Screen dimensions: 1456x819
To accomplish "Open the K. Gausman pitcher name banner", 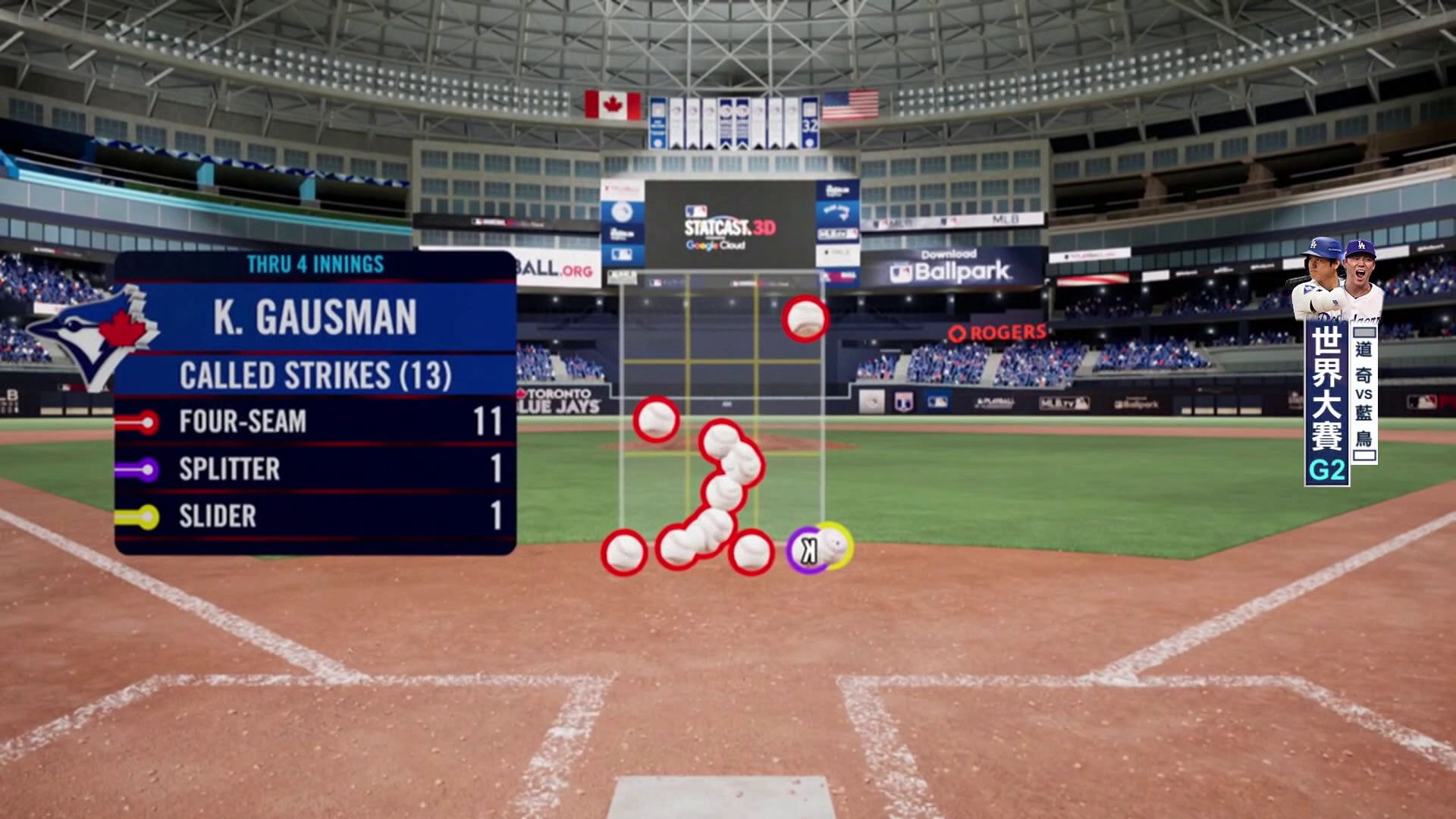I will [315, 317].
